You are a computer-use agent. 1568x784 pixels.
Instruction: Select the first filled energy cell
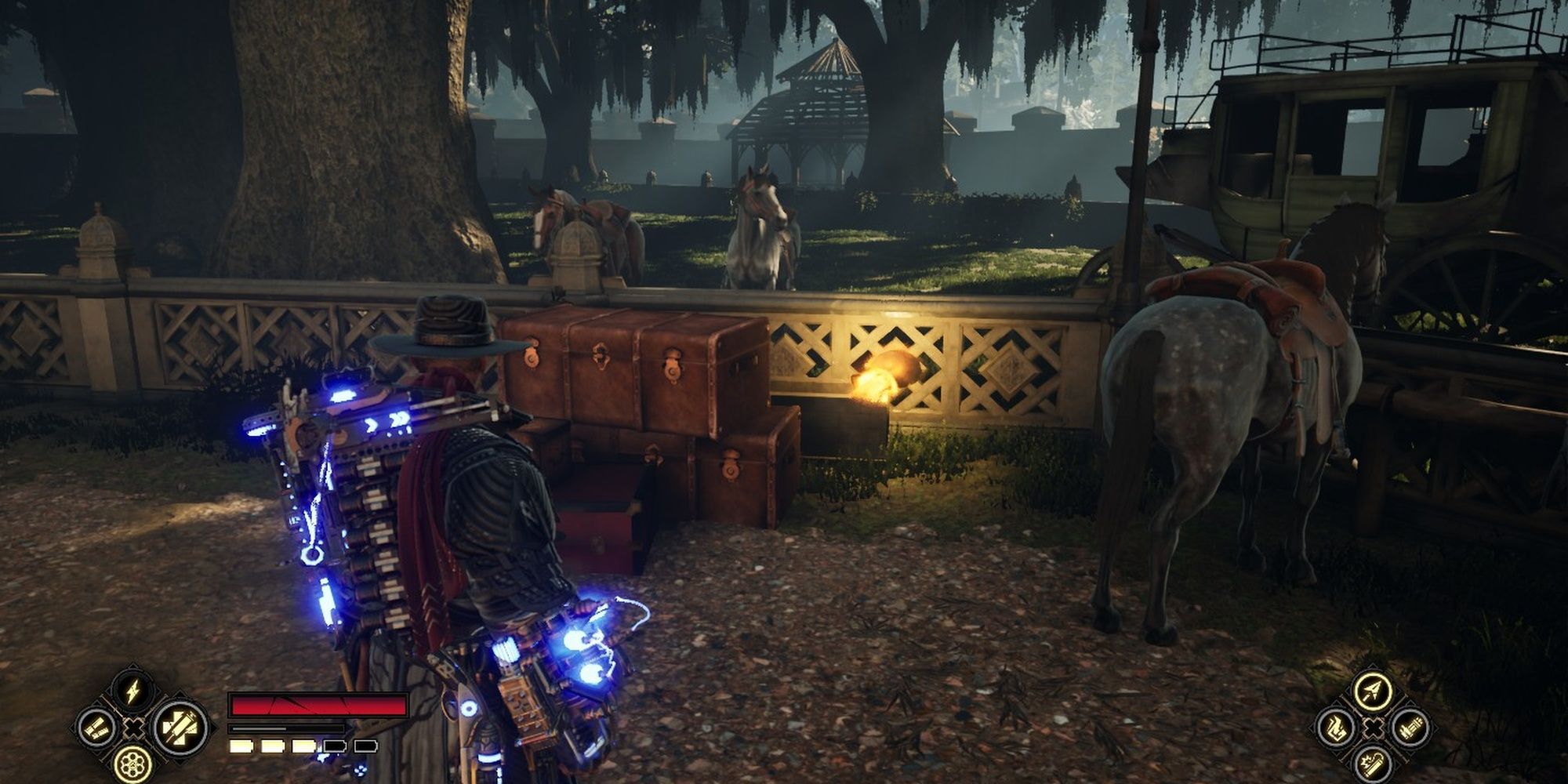click(241, 746)
